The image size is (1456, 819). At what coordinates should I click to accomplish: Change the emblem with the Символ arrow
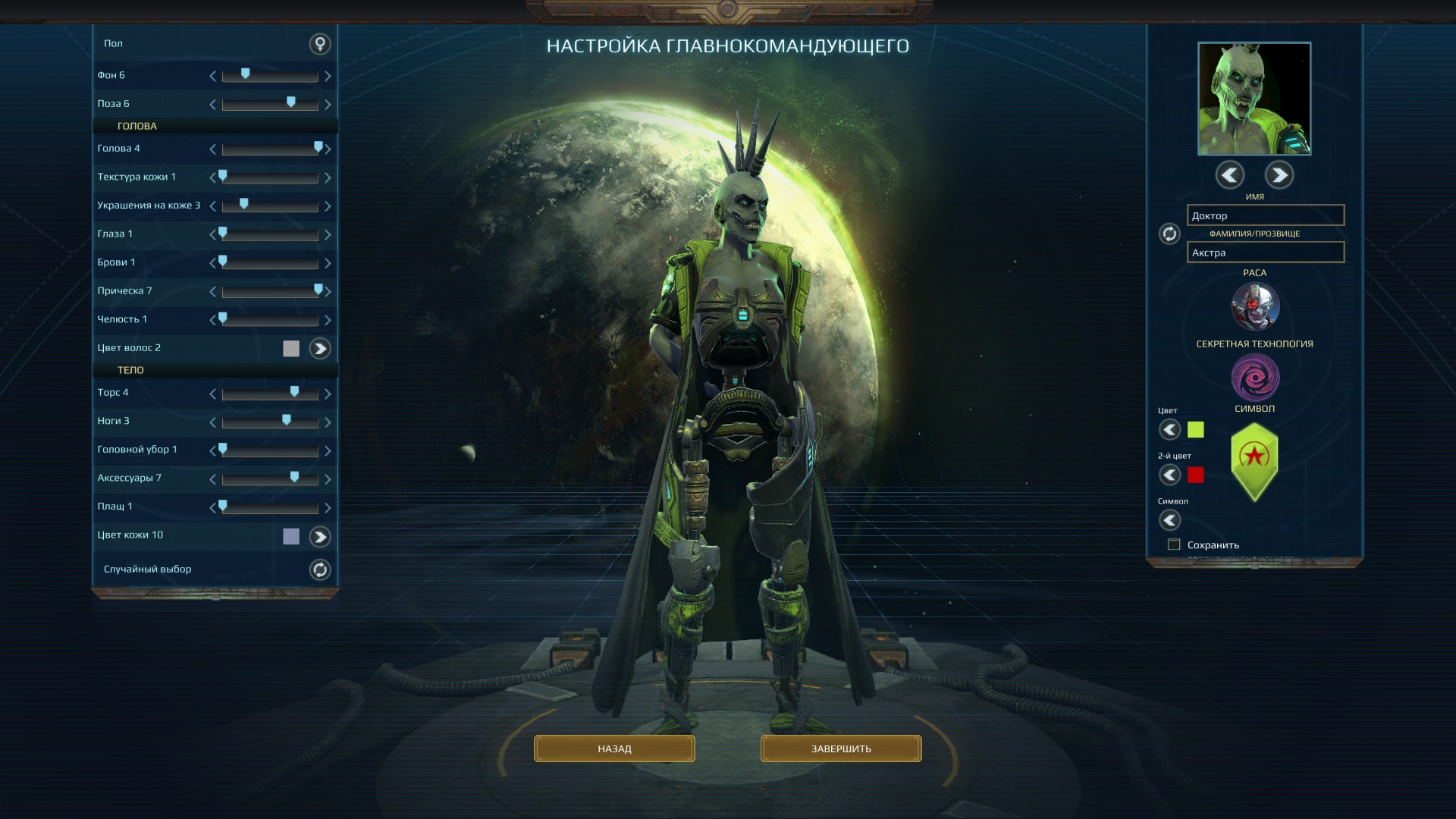click(1170, 520)
